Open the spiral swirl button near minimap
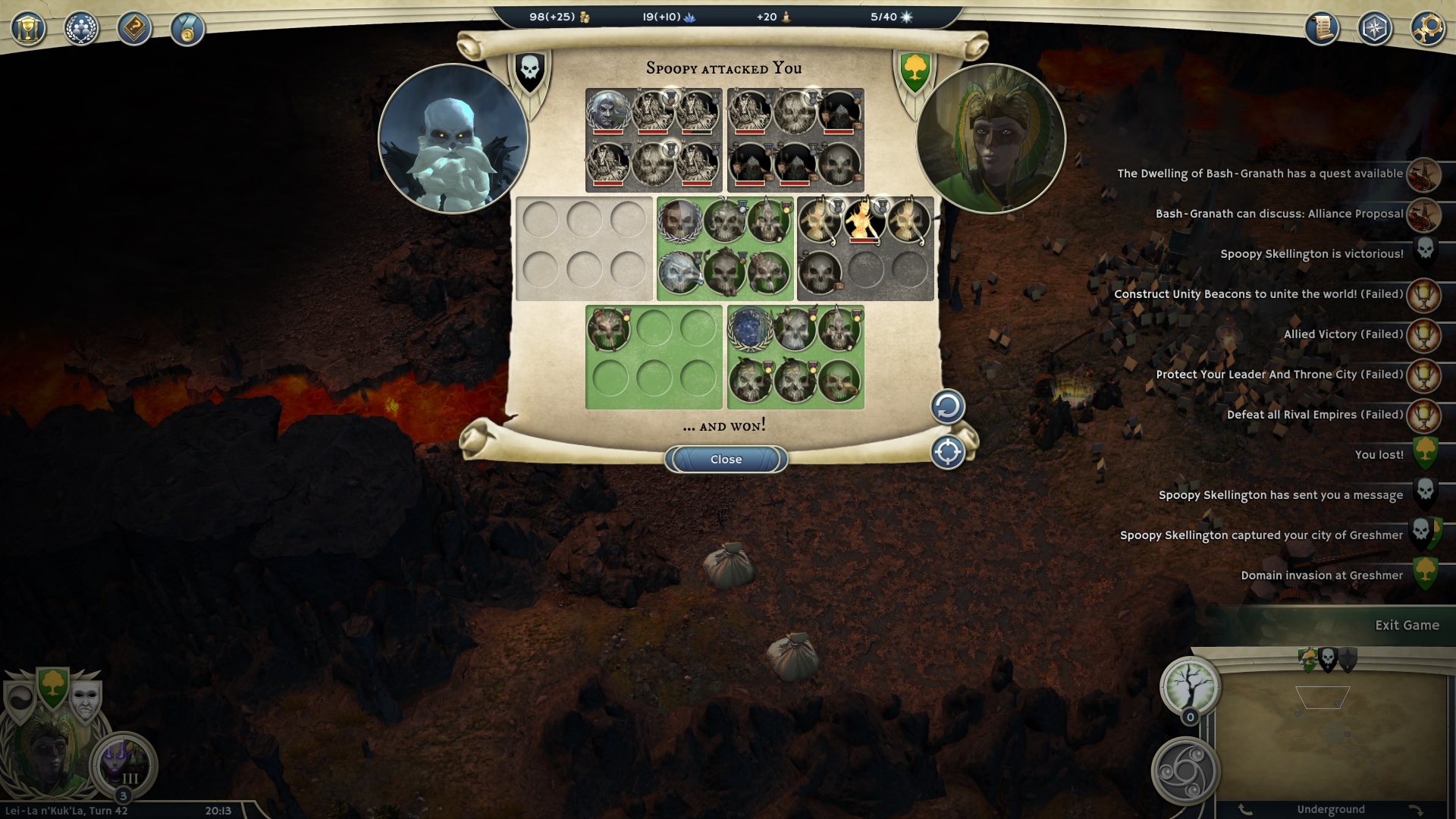Viewport: 1456px width, 819px height. click(x=1185, y=770)
